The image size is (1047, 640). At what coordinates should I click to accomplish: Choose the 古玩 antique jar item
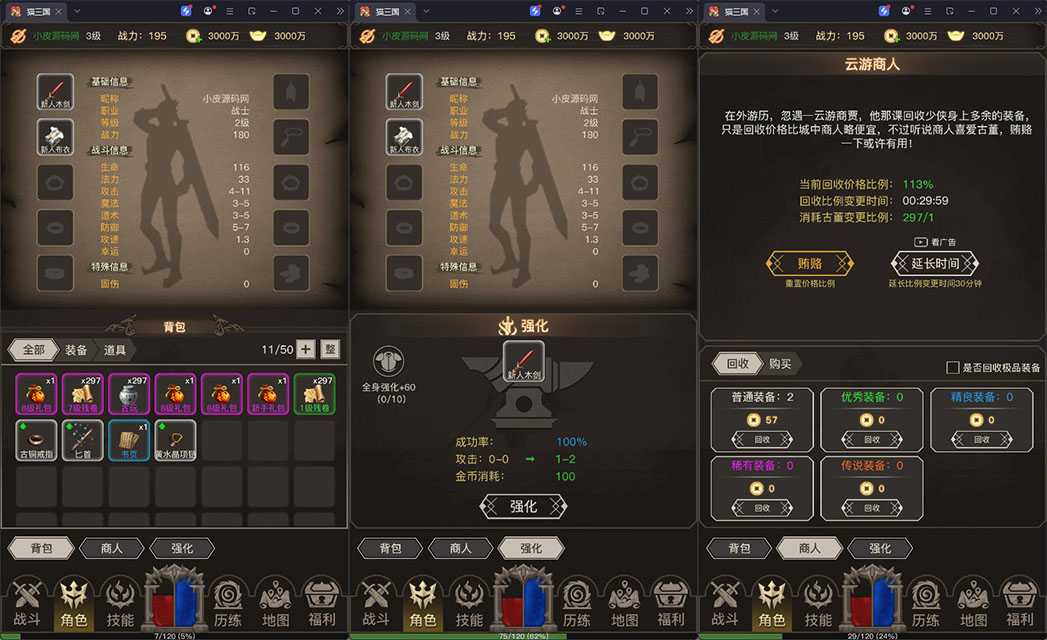click(x=130, y=394)
